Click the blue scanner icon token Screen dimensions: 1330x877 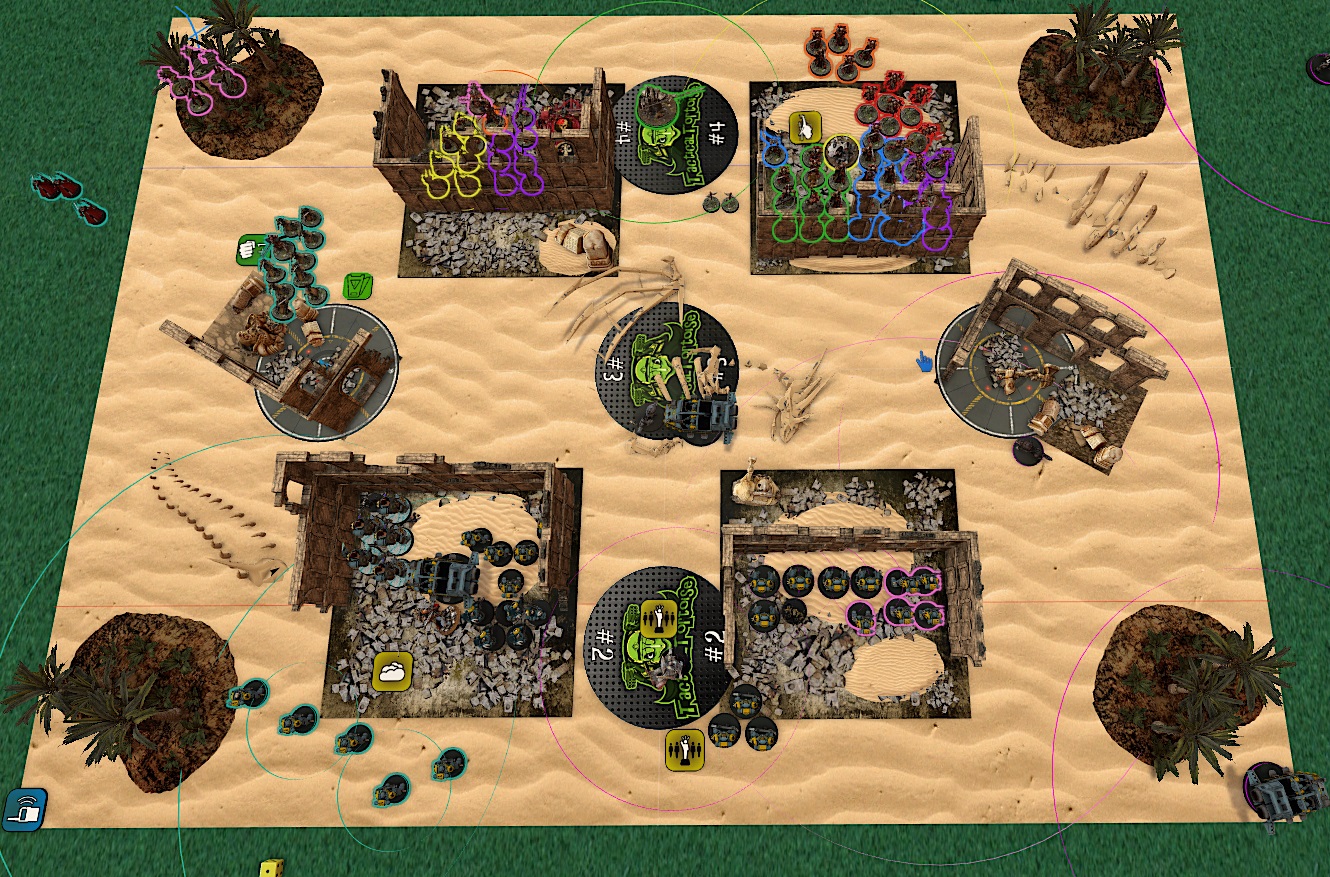coord(23,809)
